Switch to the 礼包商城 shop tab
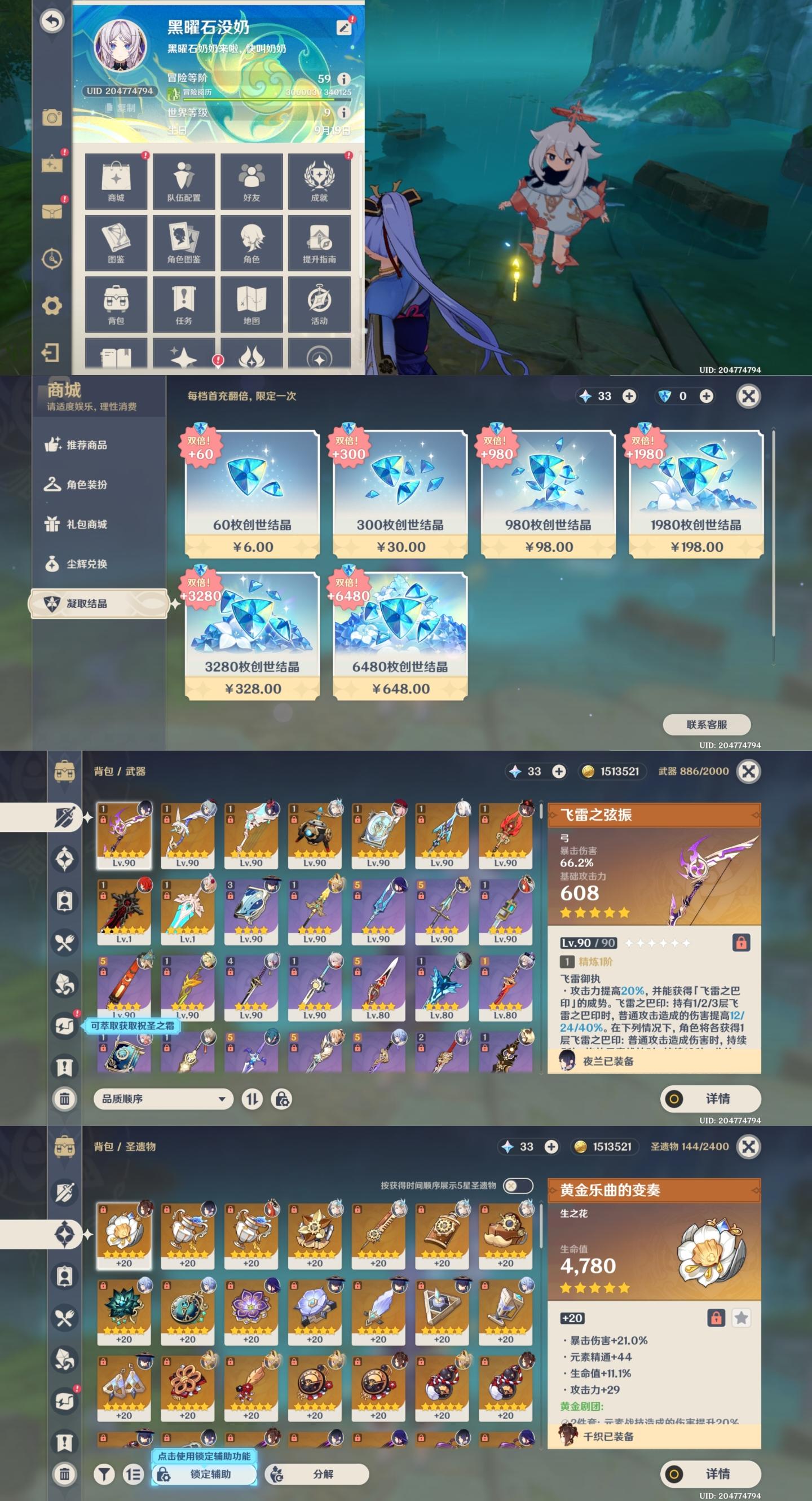The height and width of the screenshot is (1501, 812). click(86, 524)
